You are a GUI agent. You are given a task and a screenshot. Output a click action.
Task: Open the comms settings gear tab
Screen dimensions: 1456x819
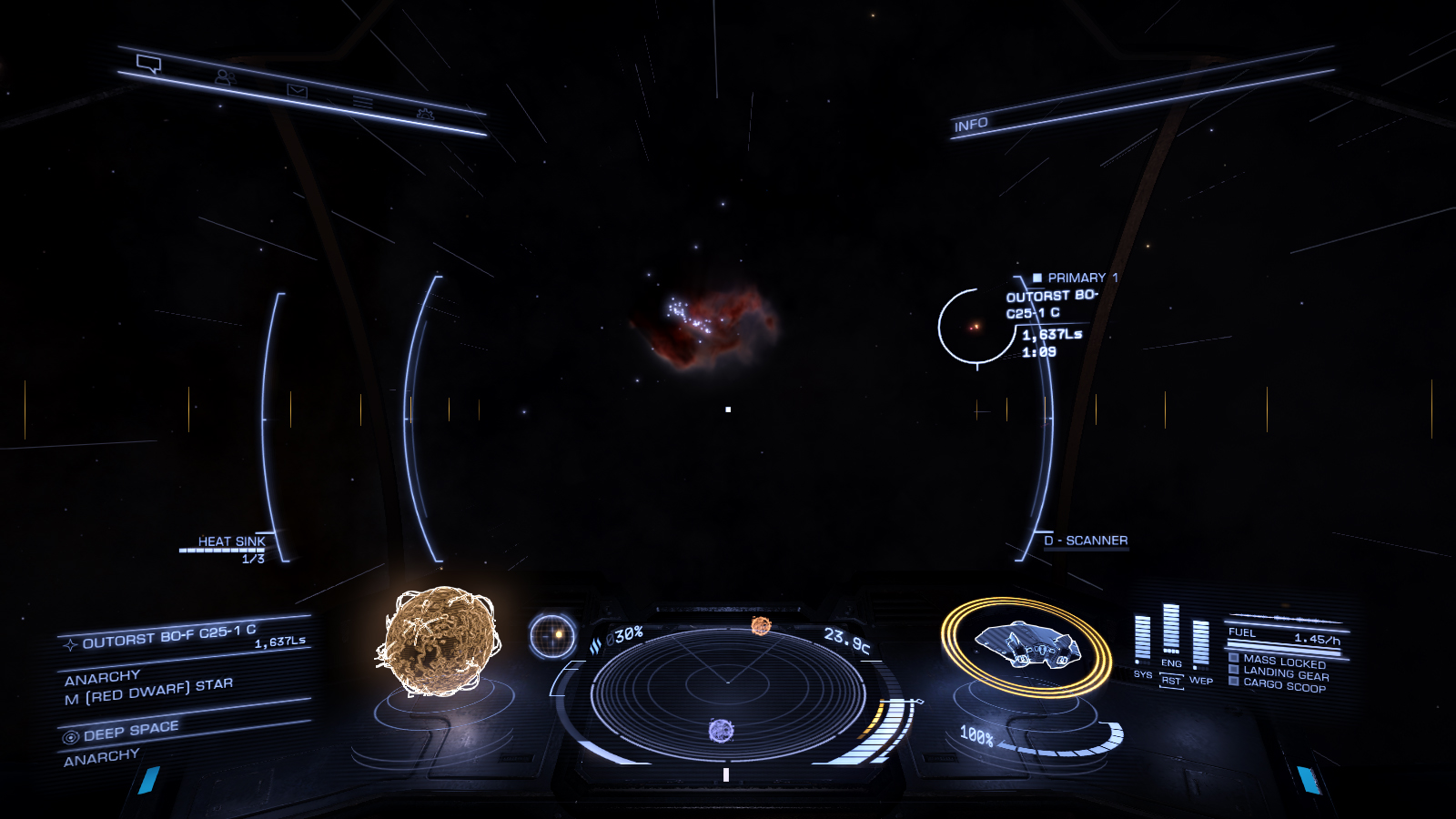tap(425, 114)
